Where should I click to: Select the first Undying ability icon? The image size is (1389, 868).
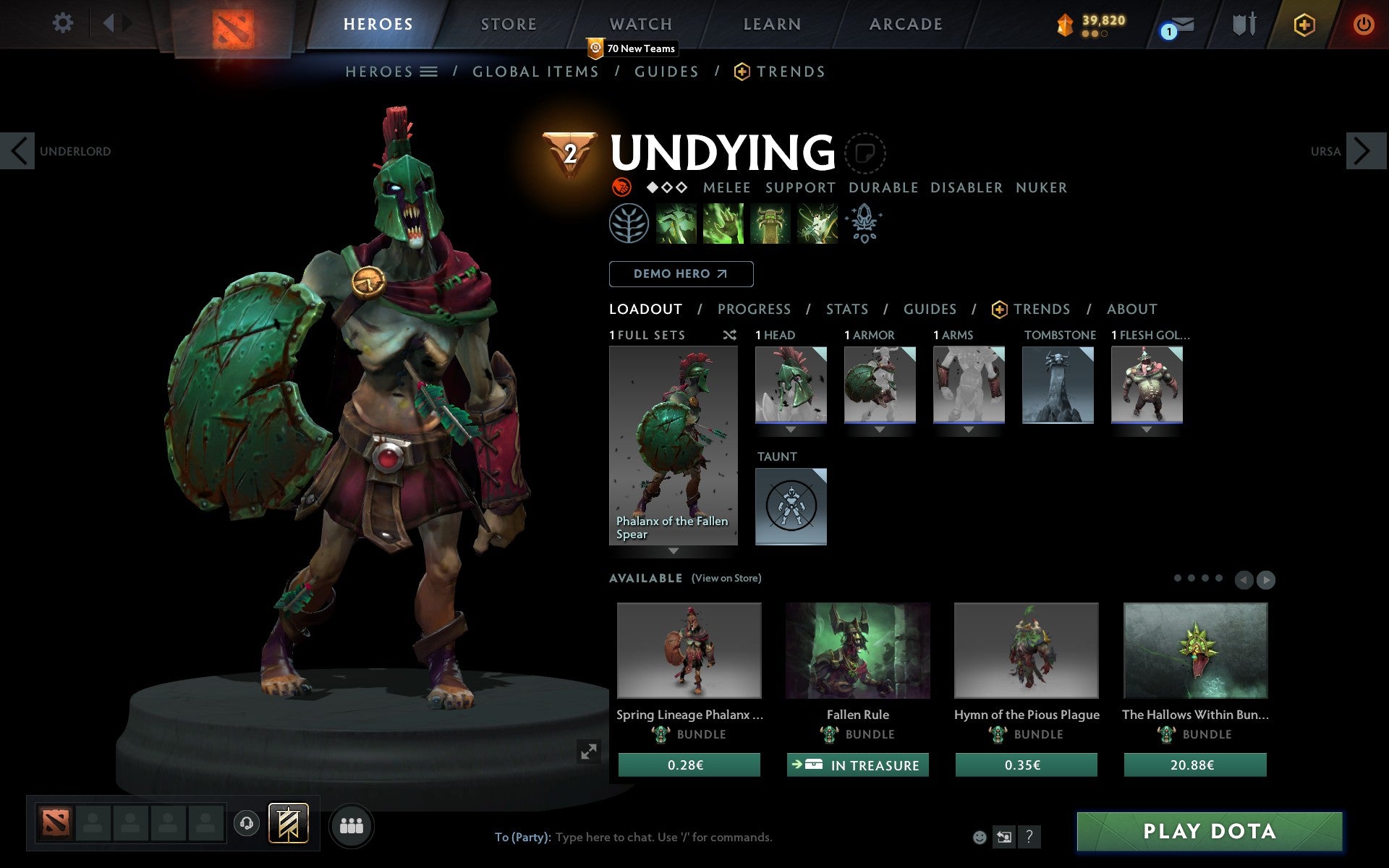[x=677, y=224]
